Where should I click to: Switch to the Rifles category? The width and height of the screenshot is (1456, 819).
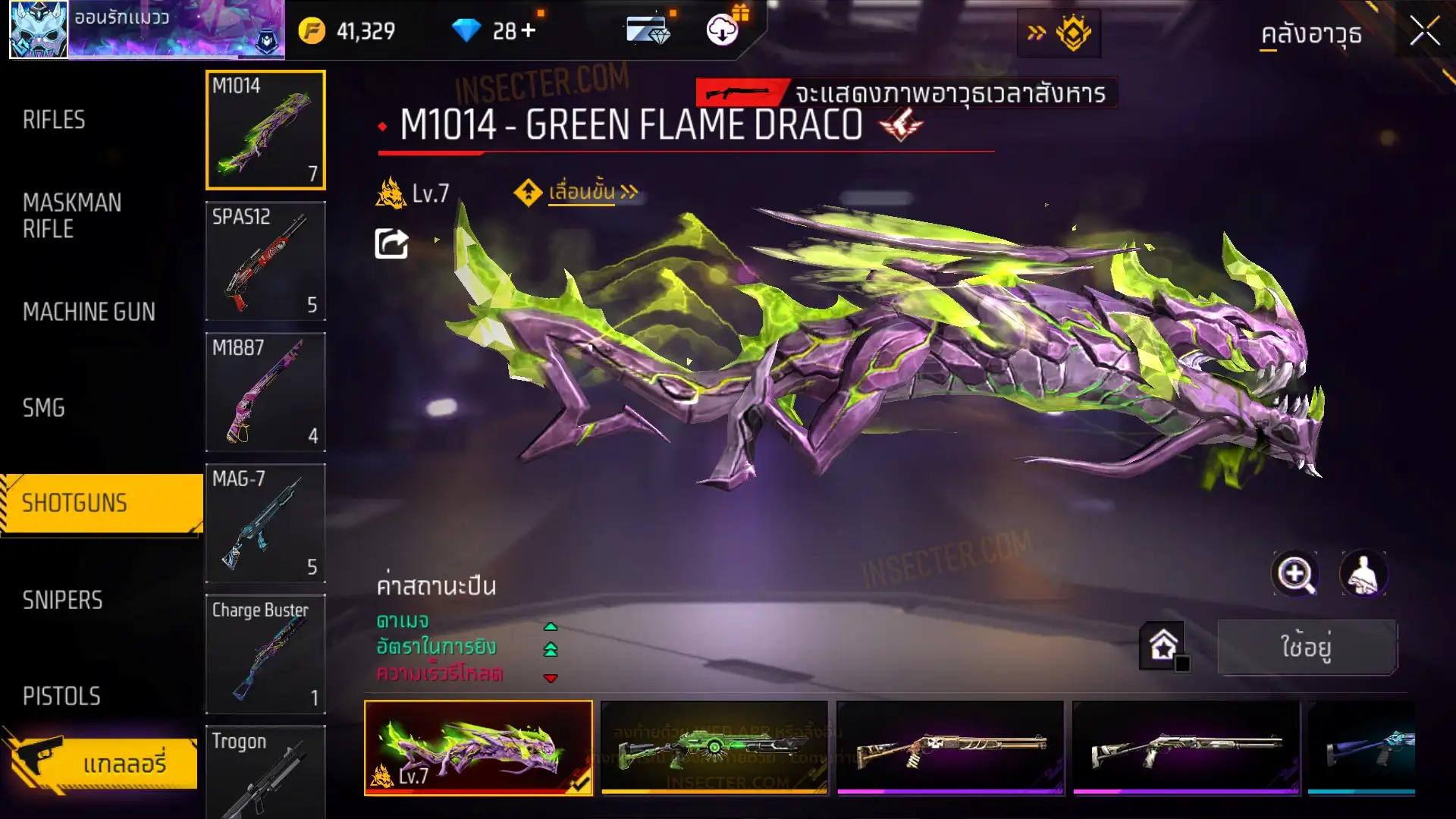pos(54,120)
